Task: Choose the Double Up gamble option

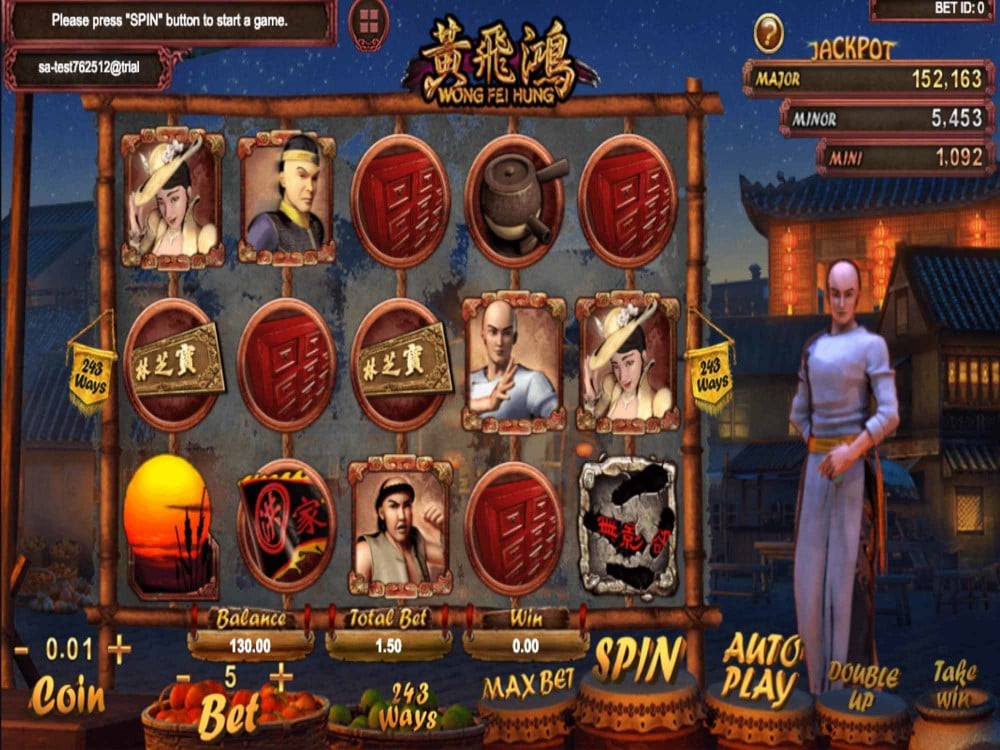Action: coord(863,687)
